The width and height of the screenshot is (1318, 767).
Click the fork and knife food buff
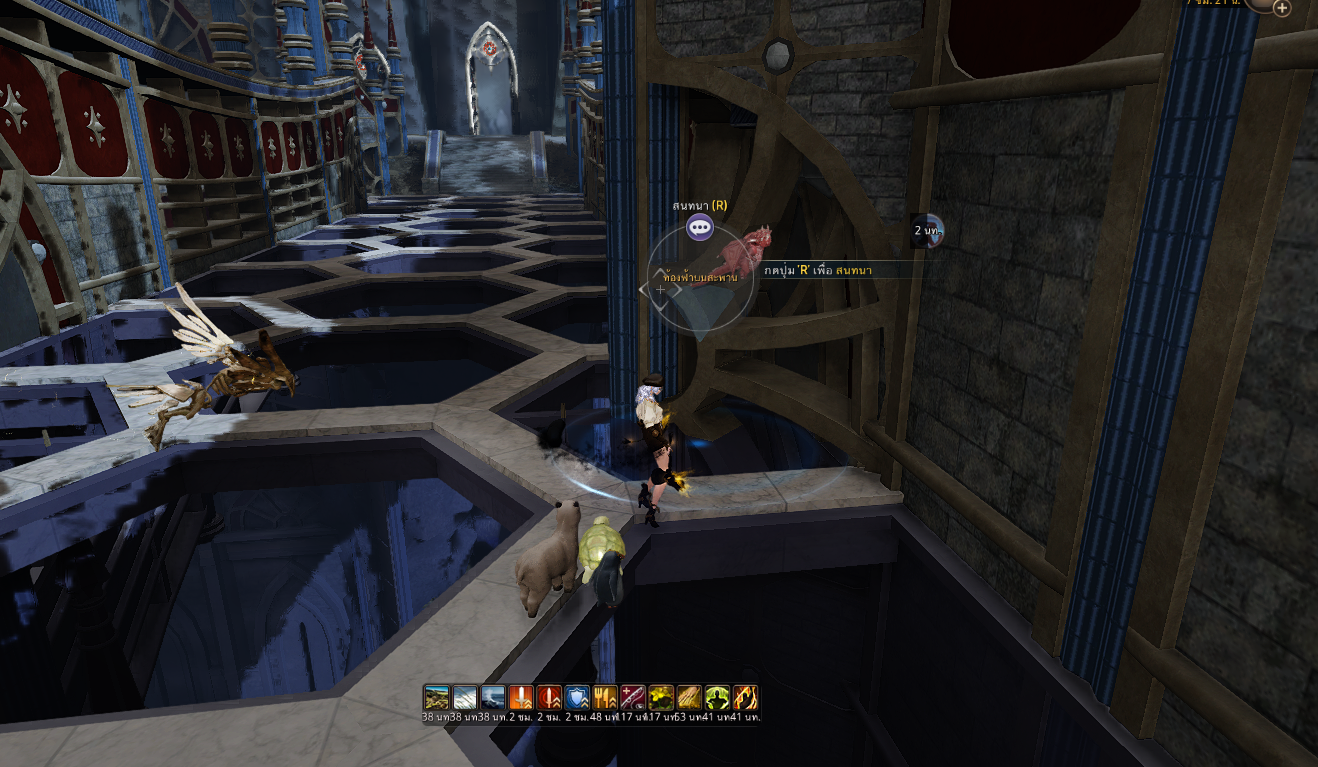click(x=605, y=697)
